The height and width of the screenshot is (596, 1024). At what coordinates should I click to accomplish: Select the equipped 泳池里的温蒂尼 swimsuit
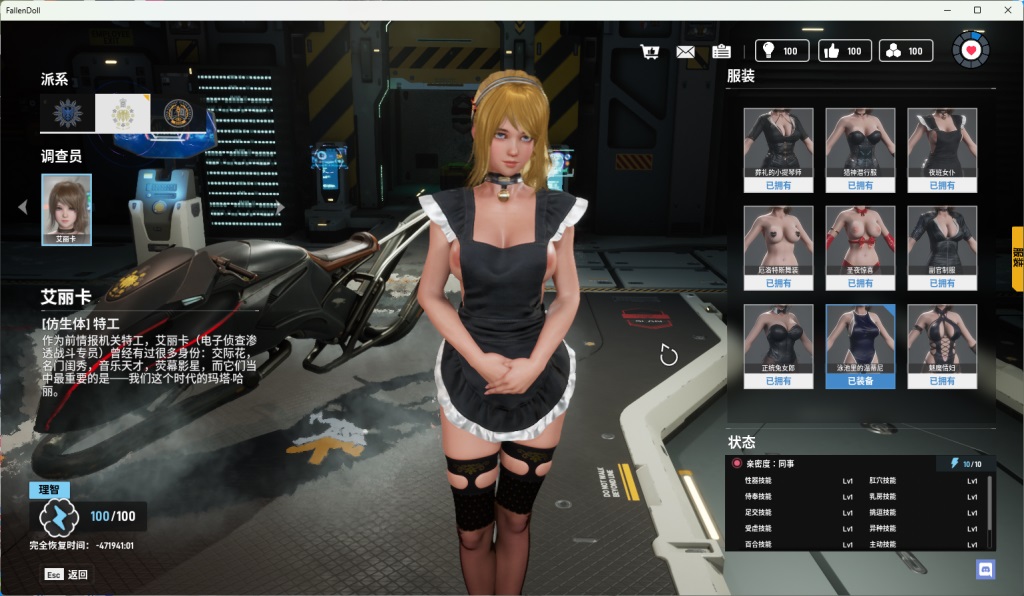[860, 346]
